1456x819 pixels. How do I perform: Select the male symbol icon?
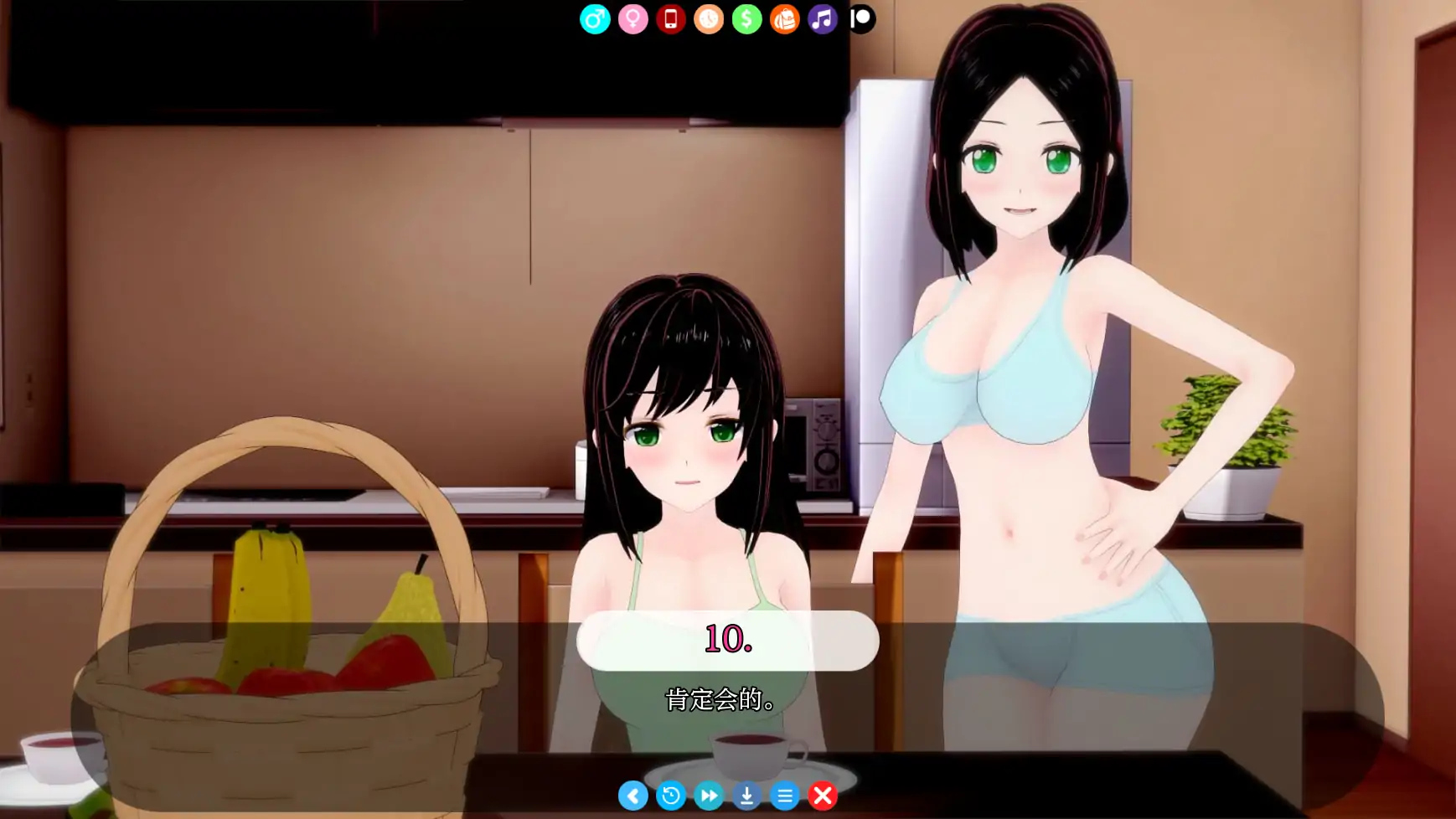click(595, 18)
